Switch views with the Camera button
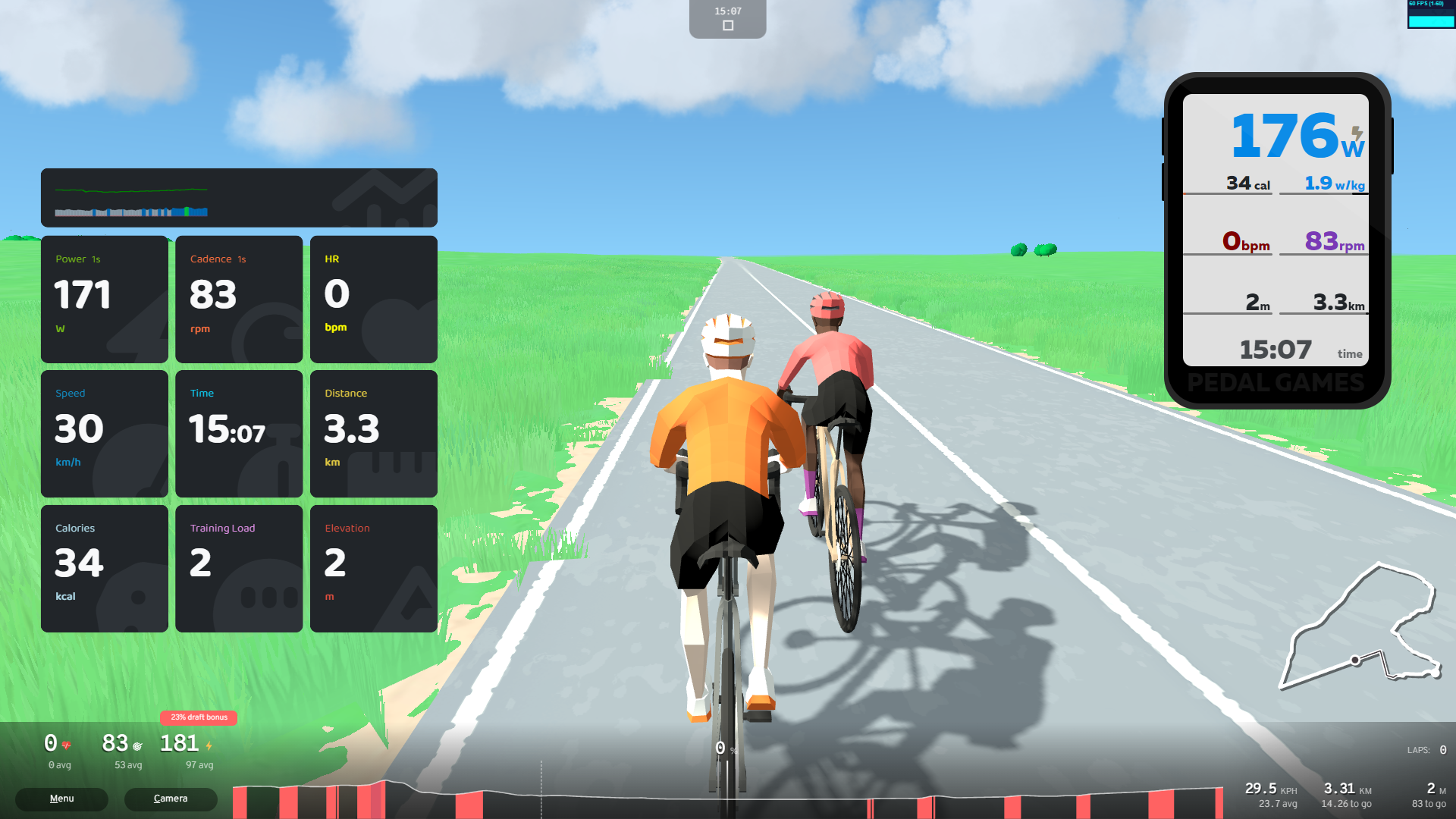The height and width of the screenshot is (819, 1456). coord(170,799)
